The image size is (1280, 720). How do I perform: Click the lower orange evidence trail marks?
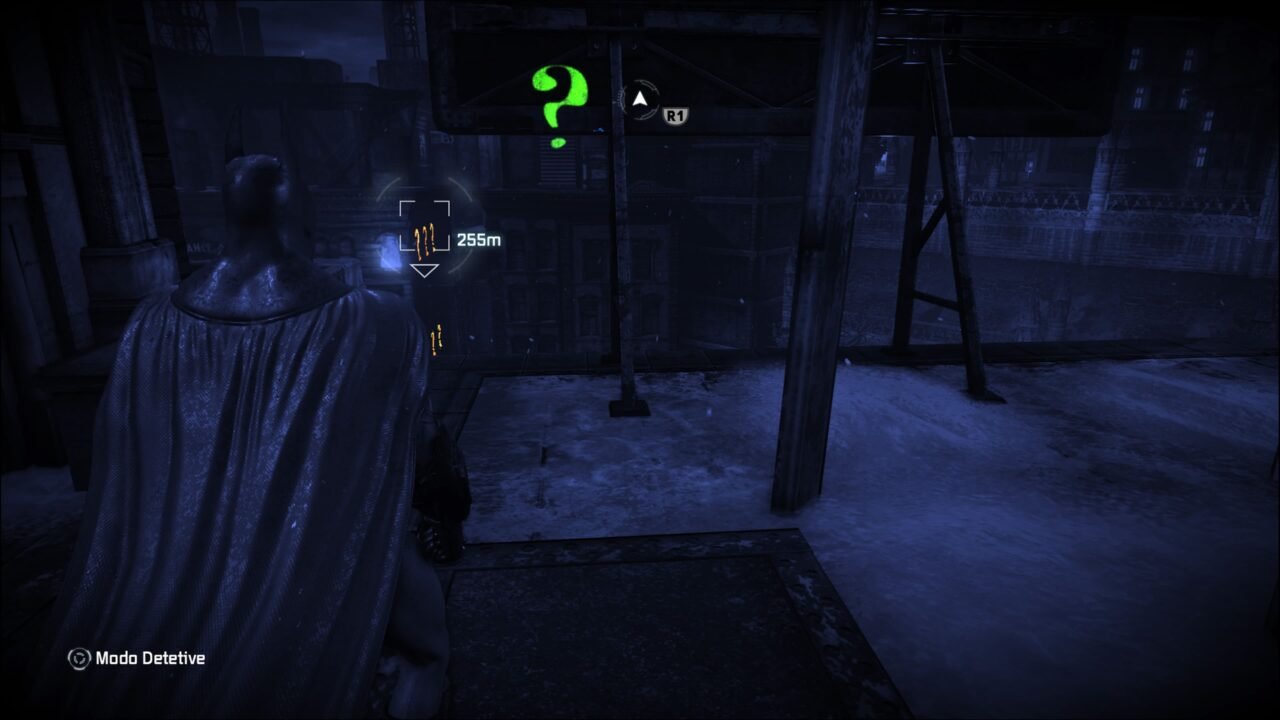point(435,340)
